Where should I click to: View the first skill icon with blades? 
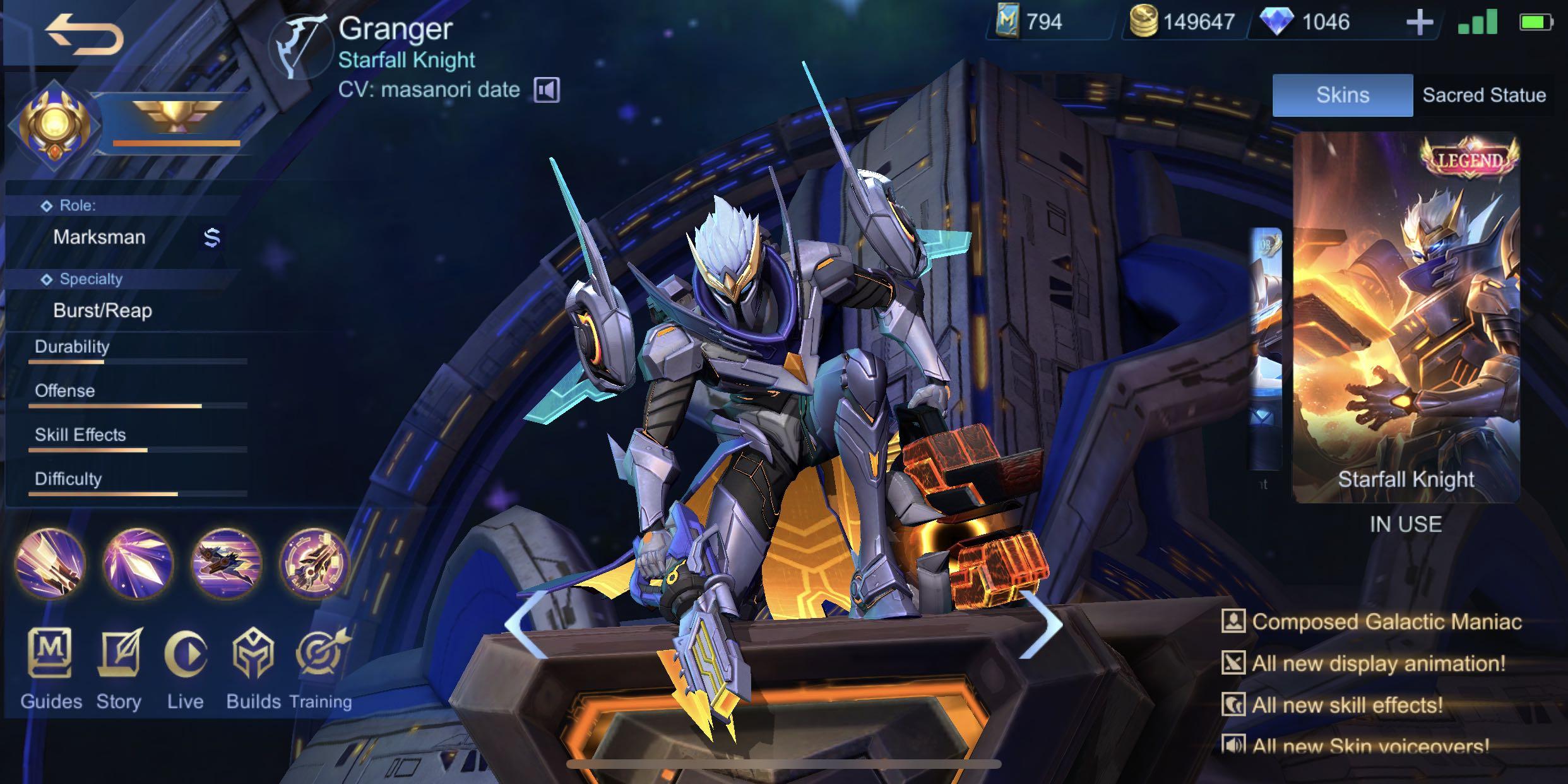tap(50, 563)
